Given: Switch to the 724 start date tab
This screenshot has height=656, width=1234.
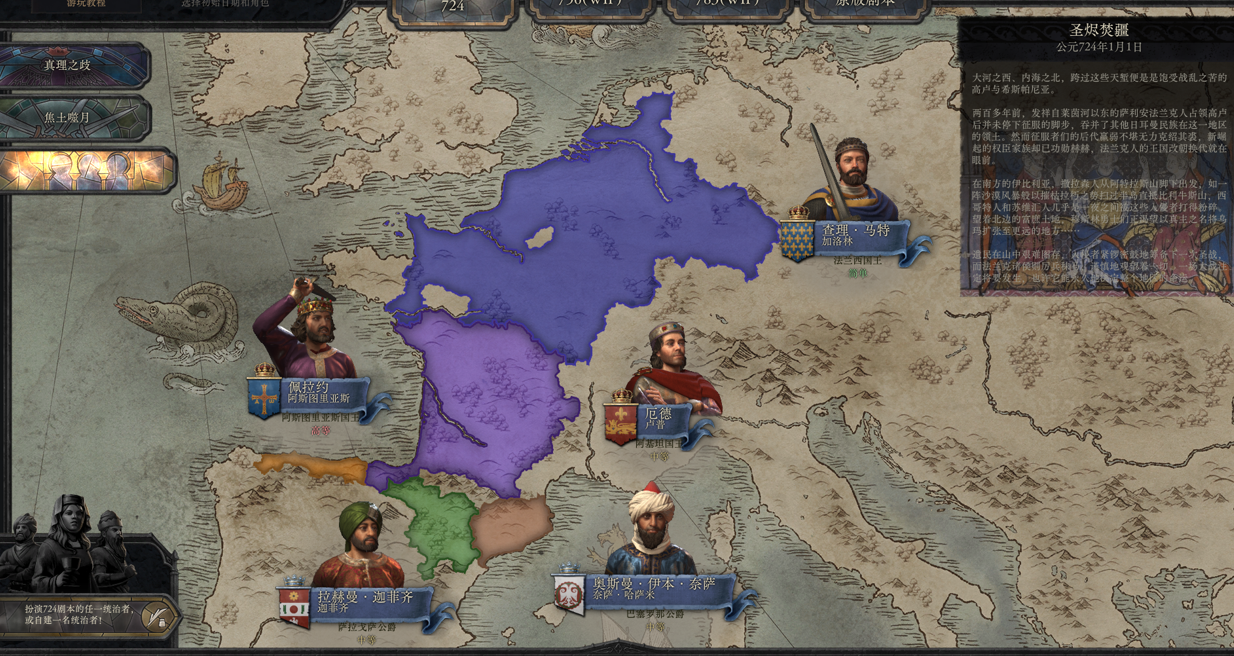Looking at the screenshot, I should coord(453,7).
